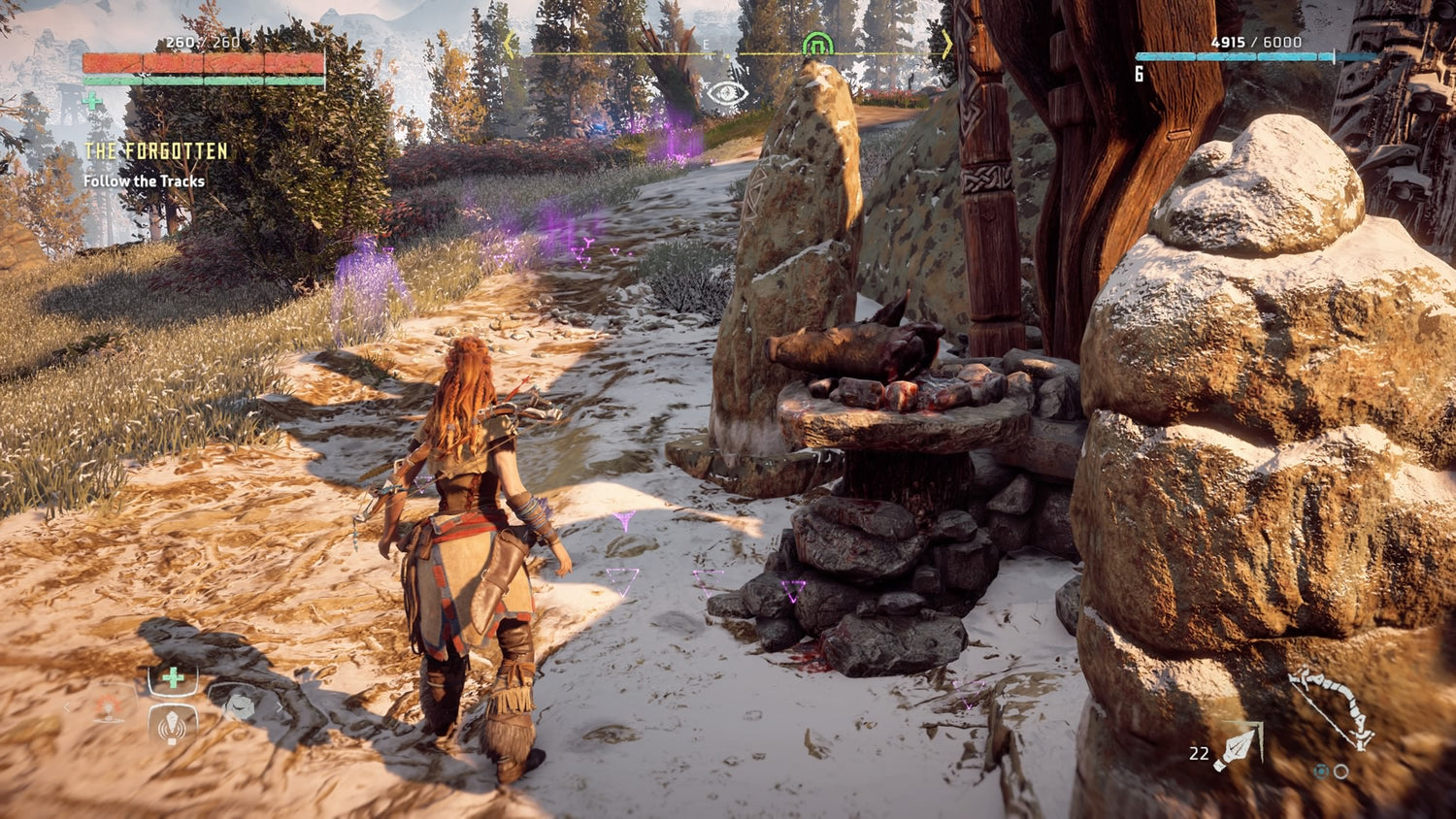The height and width of the screenshot is (819, 1456).
Task: Click the green plus medicine indicator under the health bar
Action: click(92, 100)
